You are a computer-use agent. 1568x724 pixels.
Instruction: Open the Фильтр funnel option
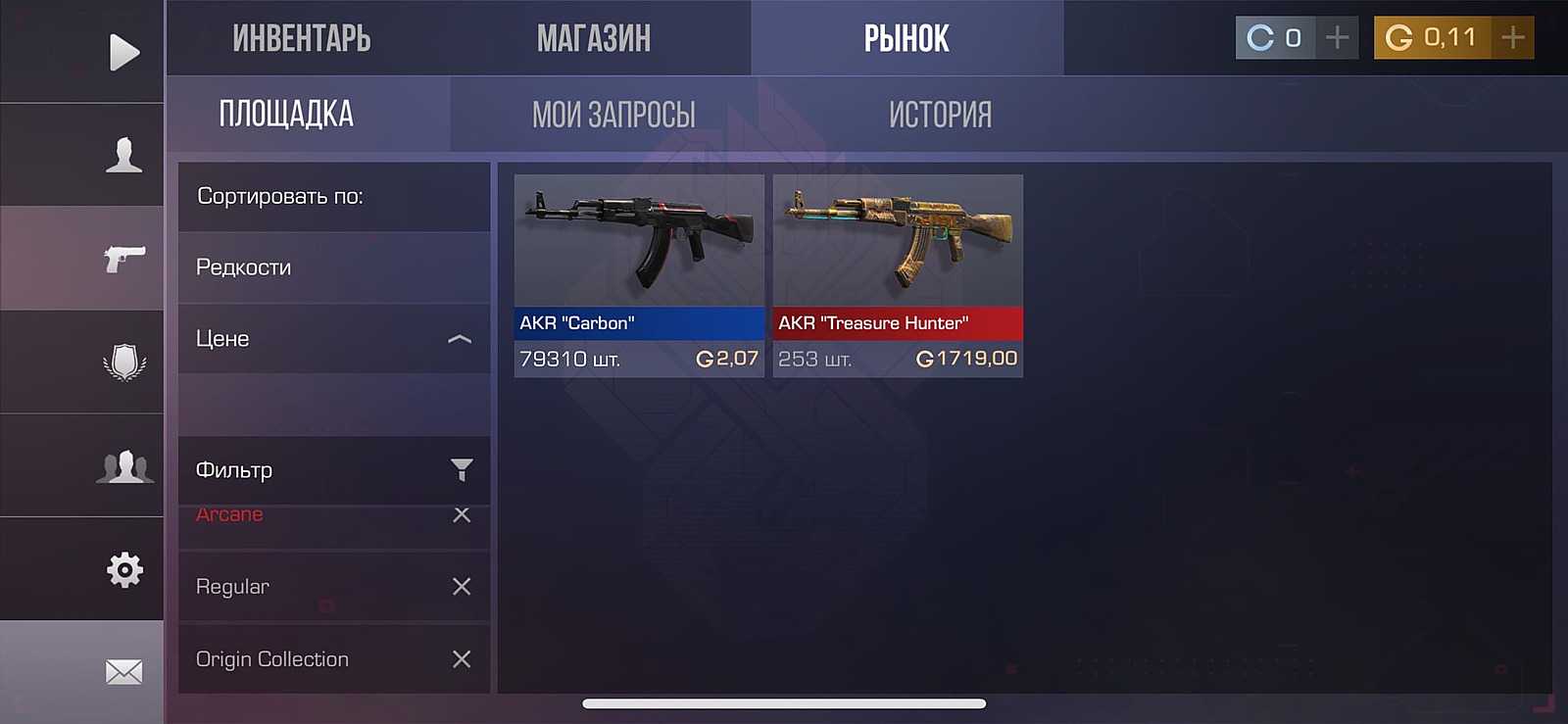pyautogui.click(x=461, y=470)
